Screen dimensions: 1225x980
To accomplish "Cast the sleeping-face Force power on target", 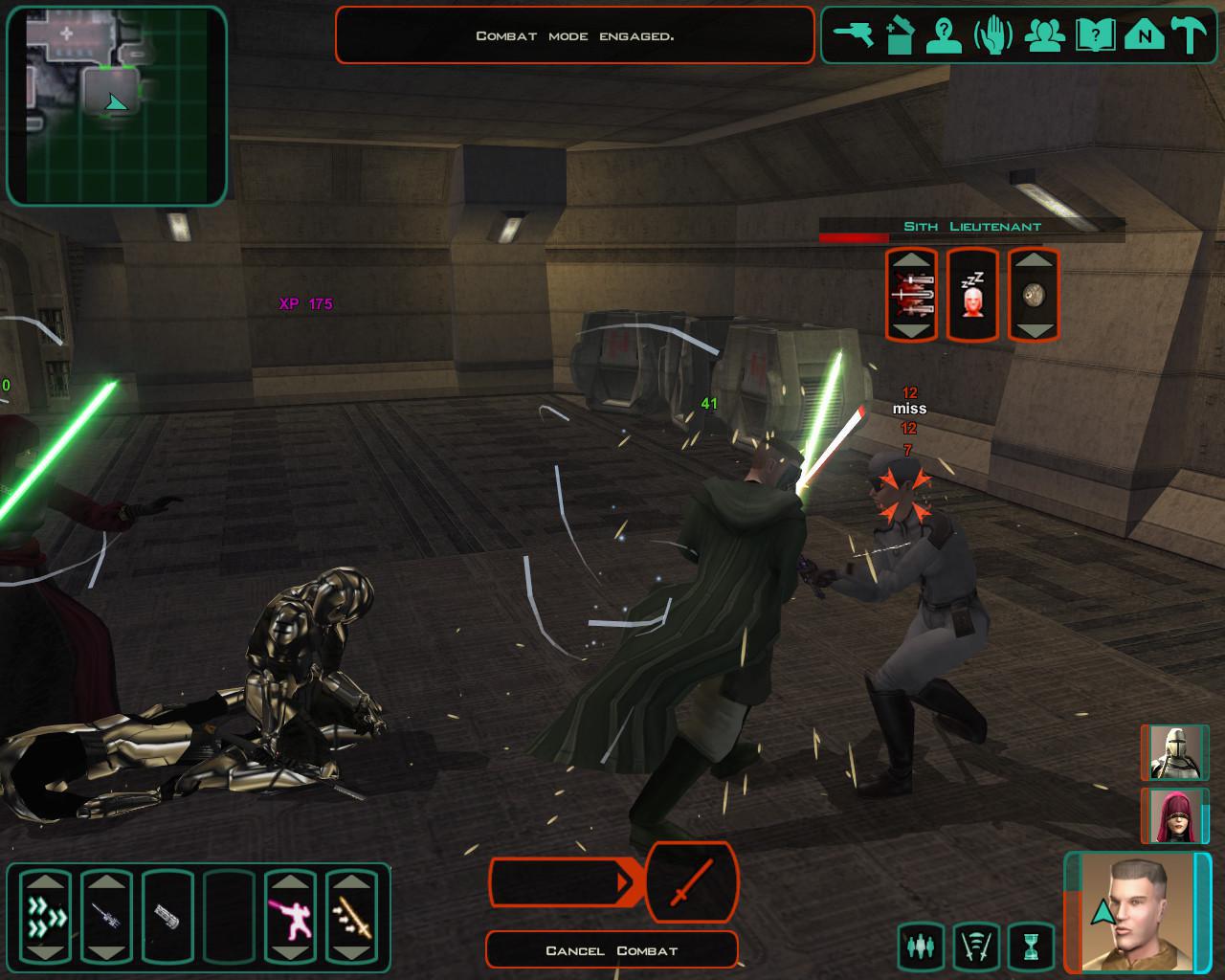I will (972, 295).
